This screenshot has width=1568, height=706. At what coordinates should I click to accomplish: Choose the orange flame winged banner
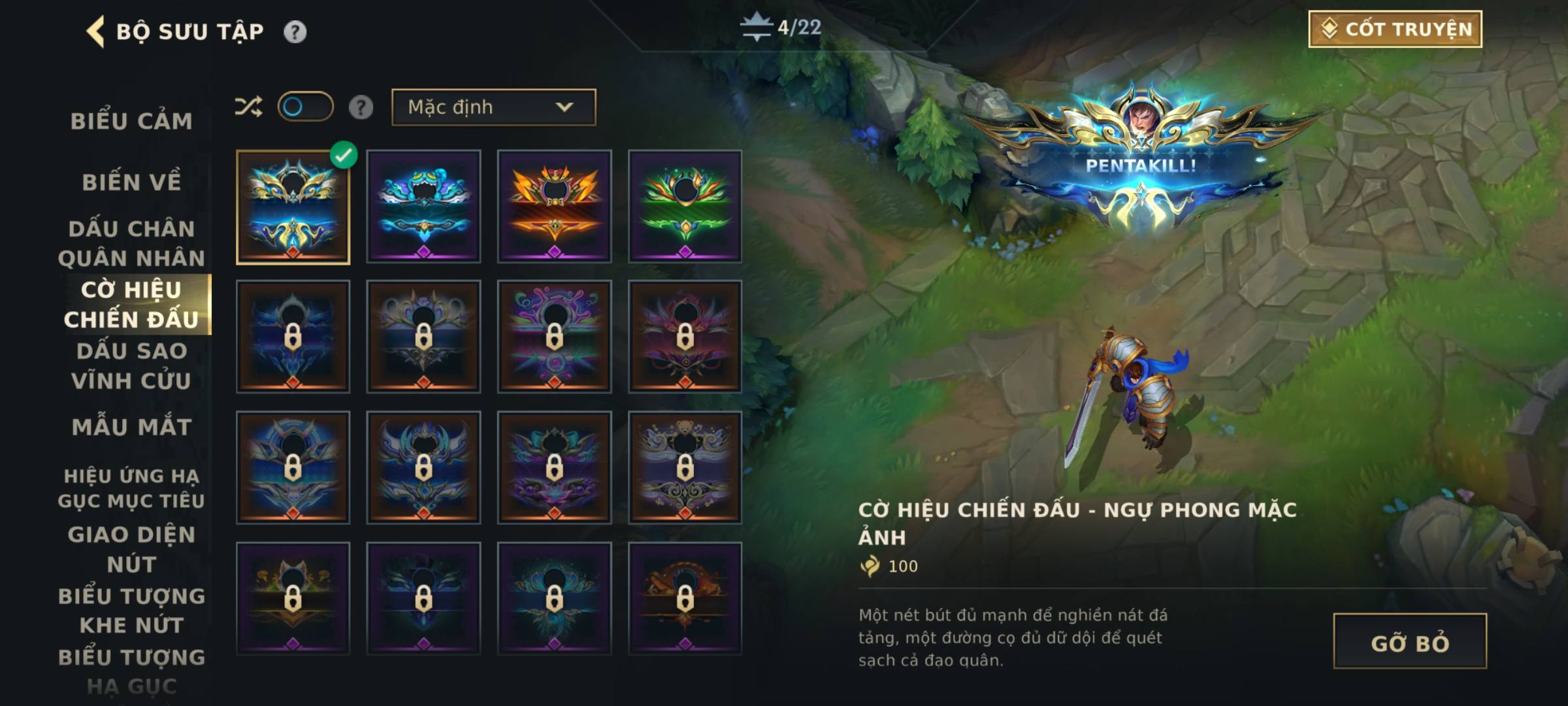pos(554,207)
